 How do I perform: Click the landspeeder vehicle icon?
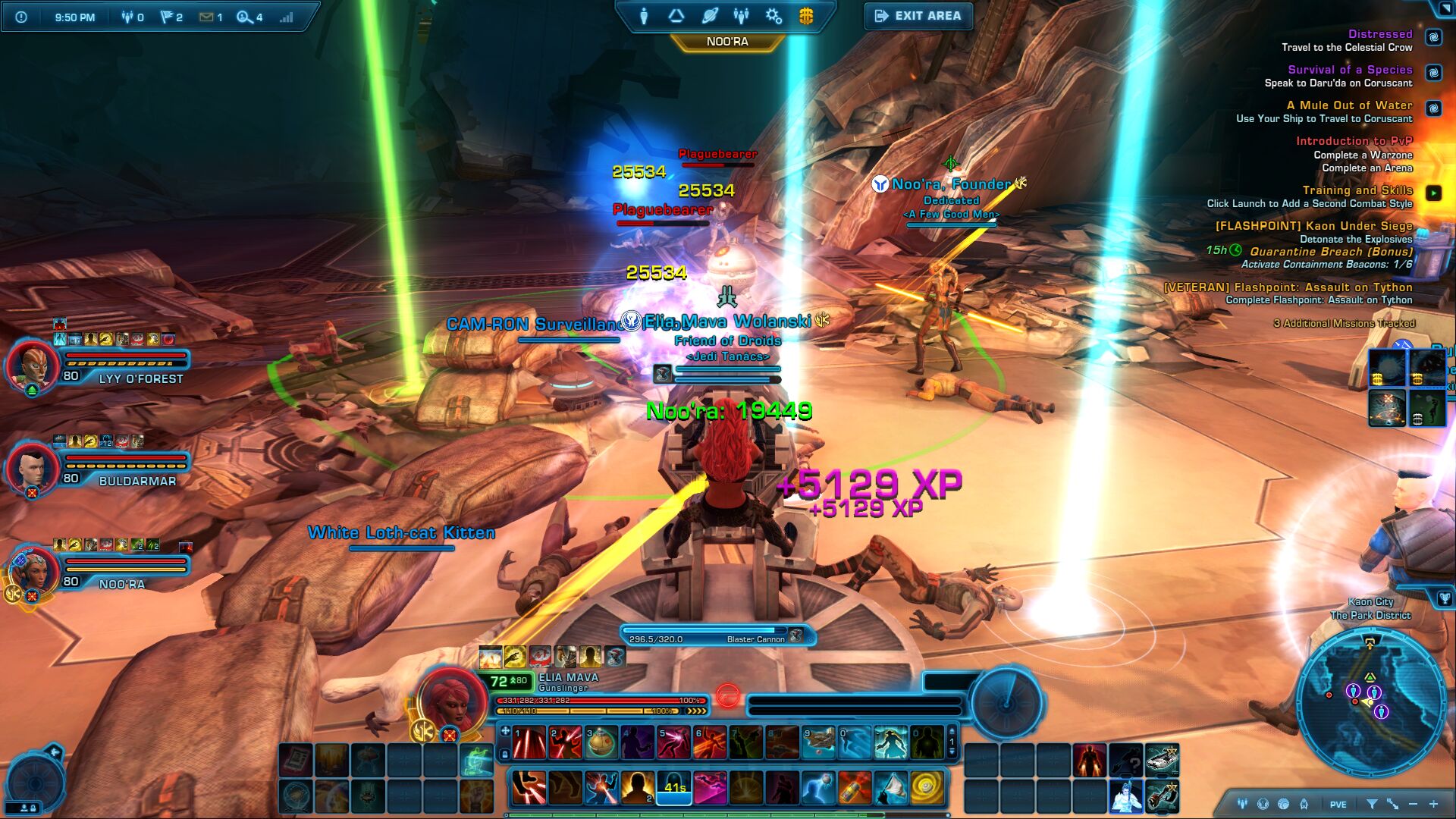click(1162, 759)
